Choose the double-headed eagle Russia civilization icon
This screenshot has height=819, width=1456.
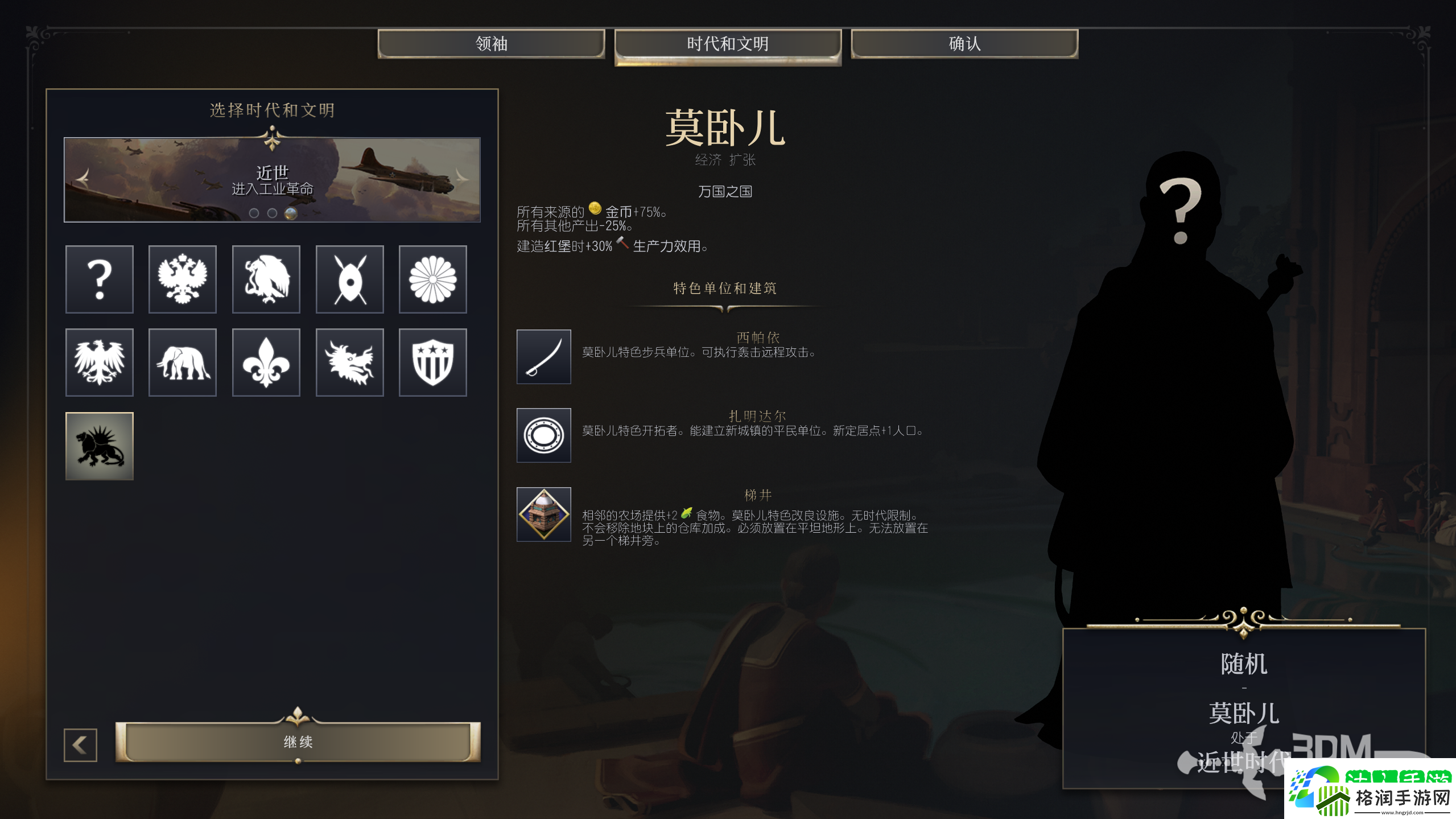[x=182, y=279]
